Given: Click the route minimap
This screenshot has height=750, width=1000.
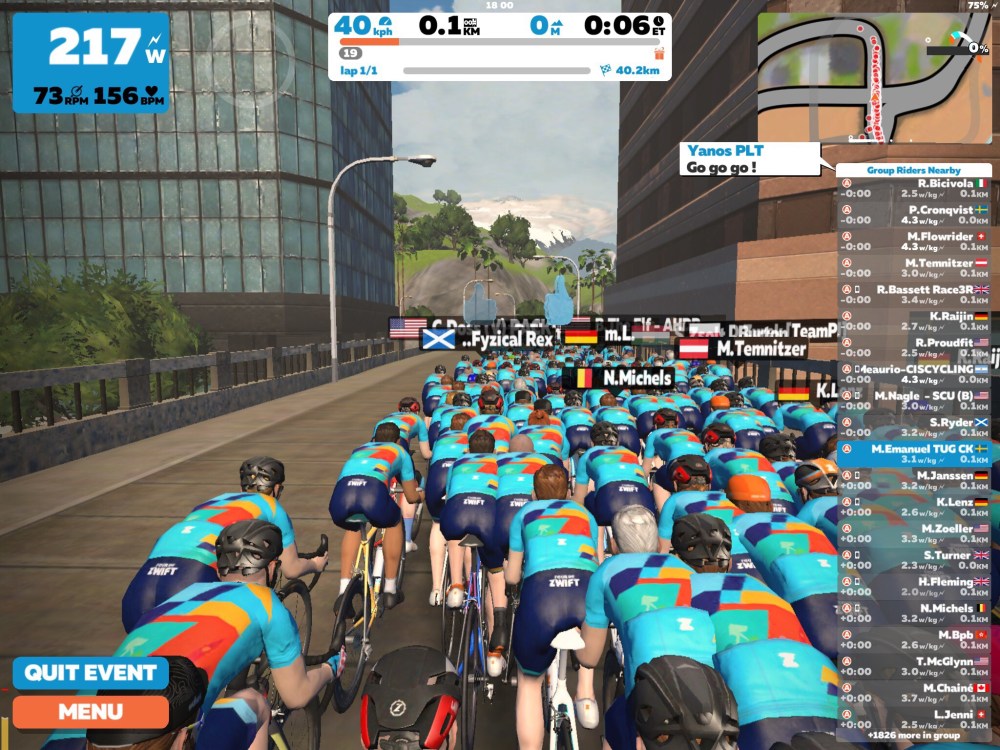Looking at the screenshot, I should click(873, 77).
